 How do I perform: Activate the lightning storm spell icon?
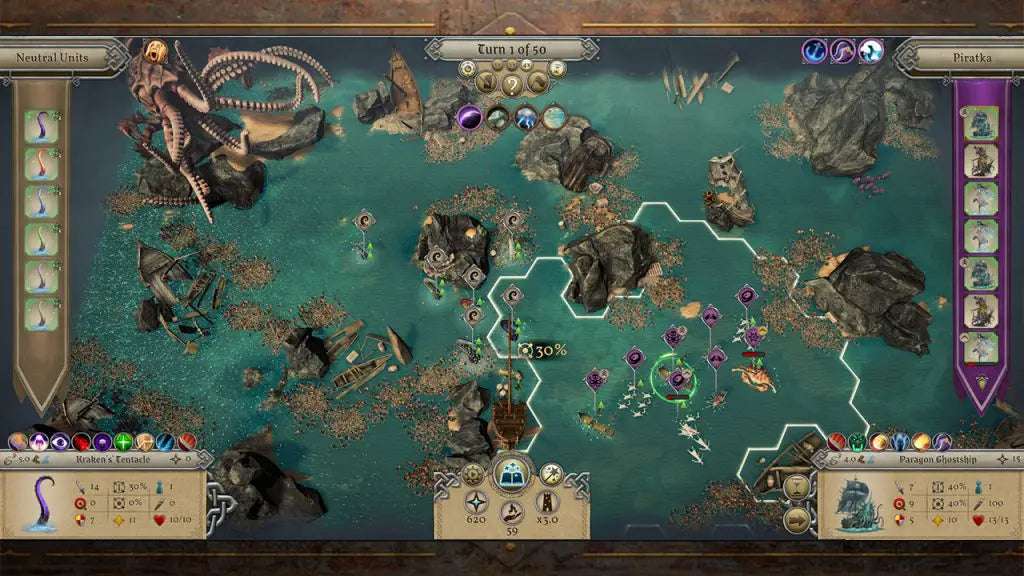(526, 118)
